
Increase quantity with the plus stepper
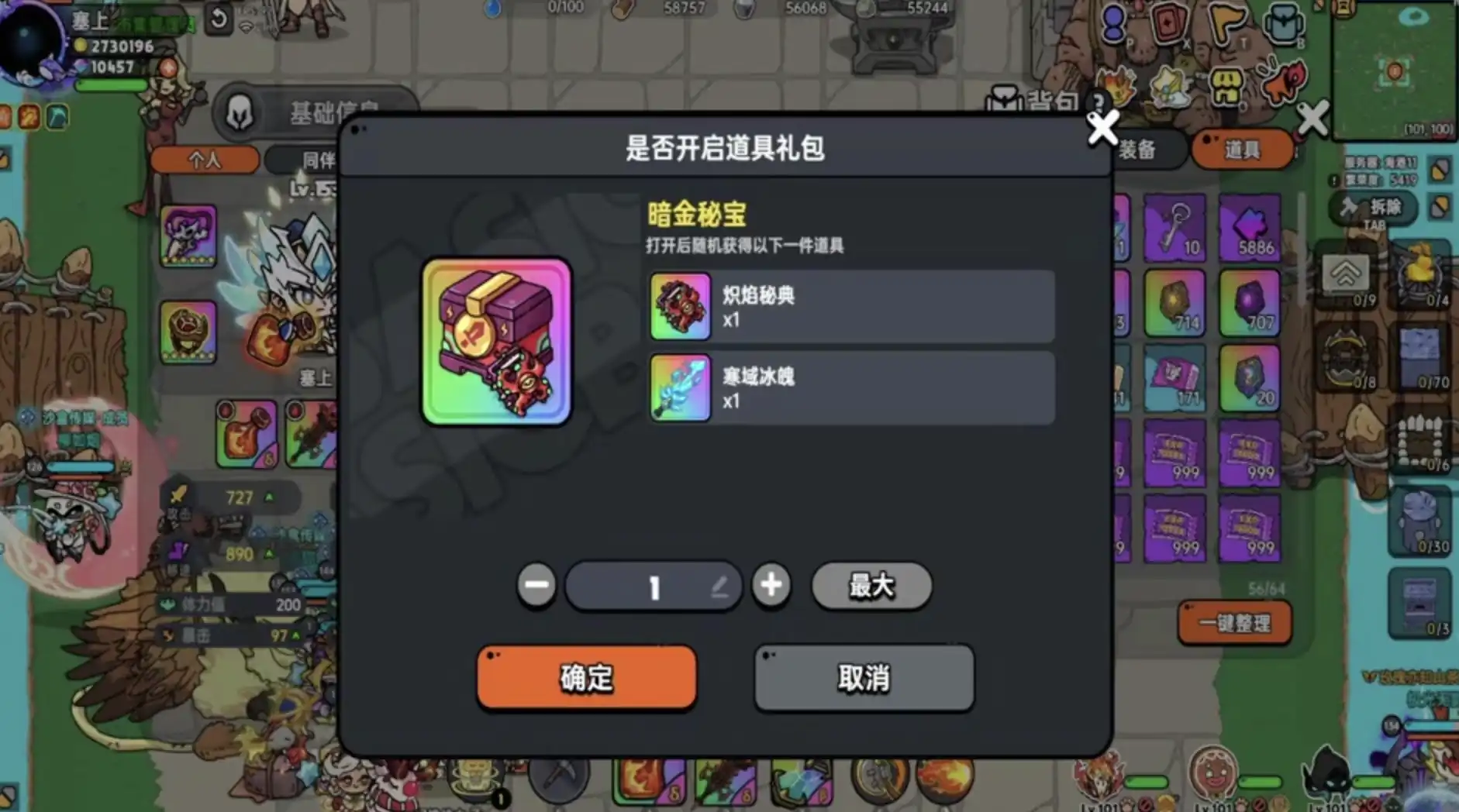(771, 587)
